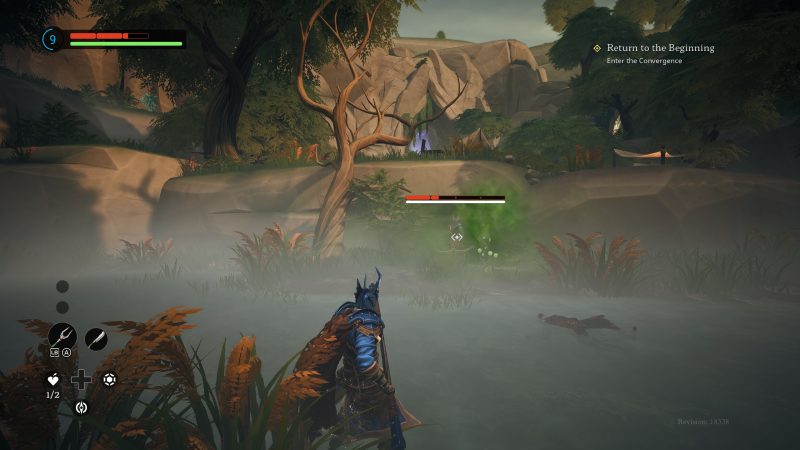Select the trident weapon ability icon
Image resolution: width=800 pixels, height=450 pixels.
(x=62, y=337)
